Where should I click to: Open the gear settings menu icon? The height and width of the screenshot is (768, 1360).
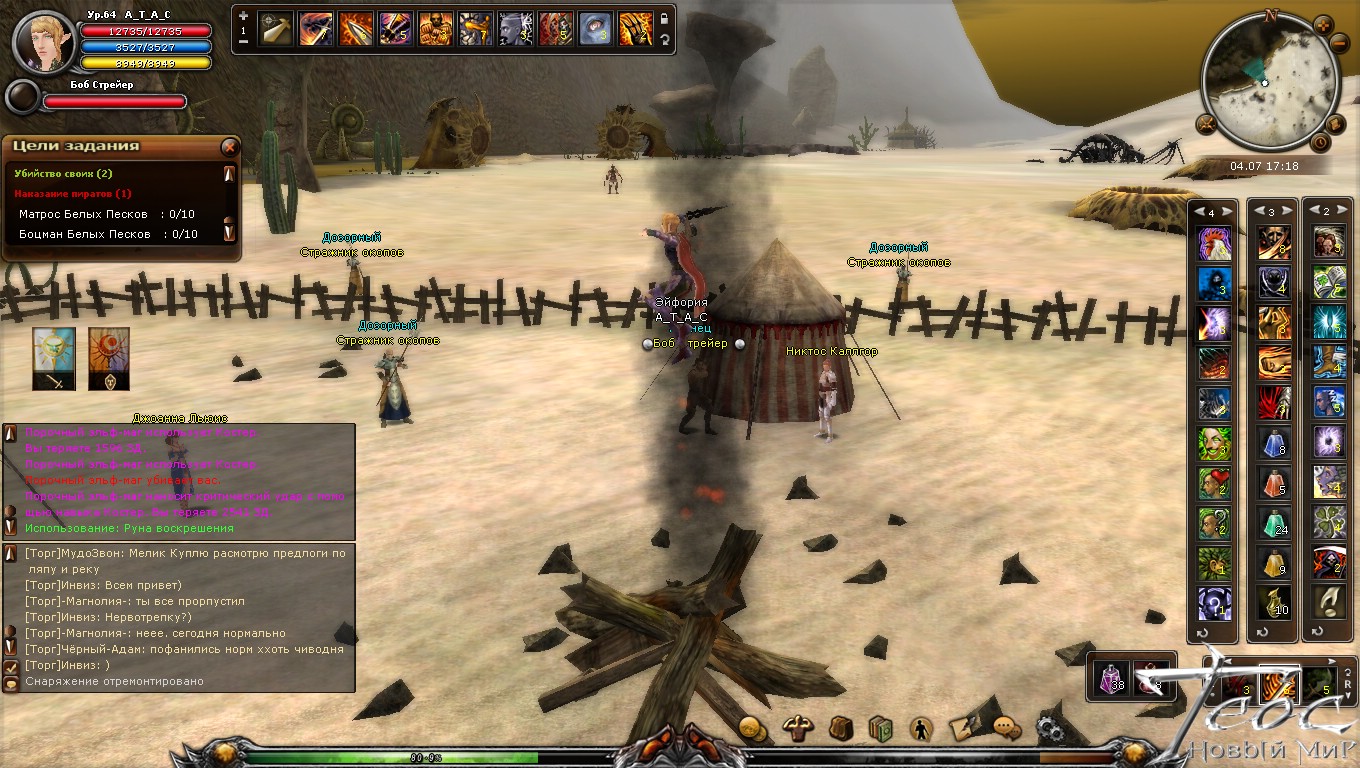(1049, 729)
